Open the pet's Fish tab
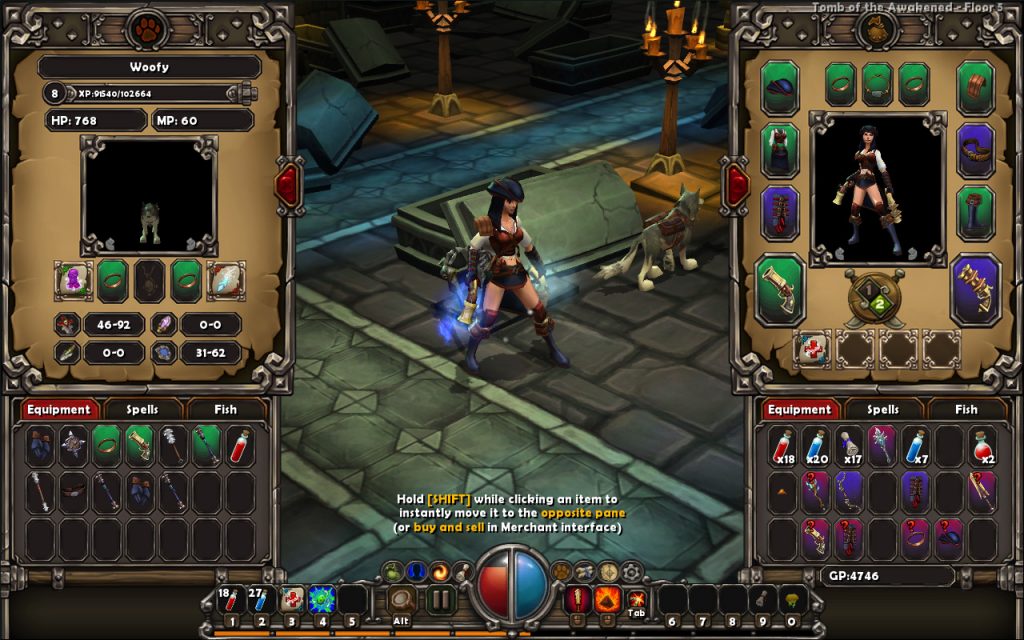This screenshot has width=1024, height=640. click(226, 409)
